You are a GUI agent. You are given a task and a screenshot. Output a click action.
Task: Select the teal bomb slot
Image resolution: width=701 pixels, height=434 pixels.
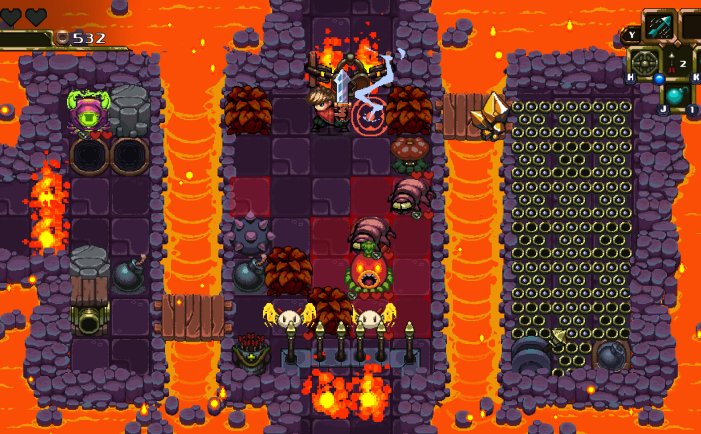677,96
